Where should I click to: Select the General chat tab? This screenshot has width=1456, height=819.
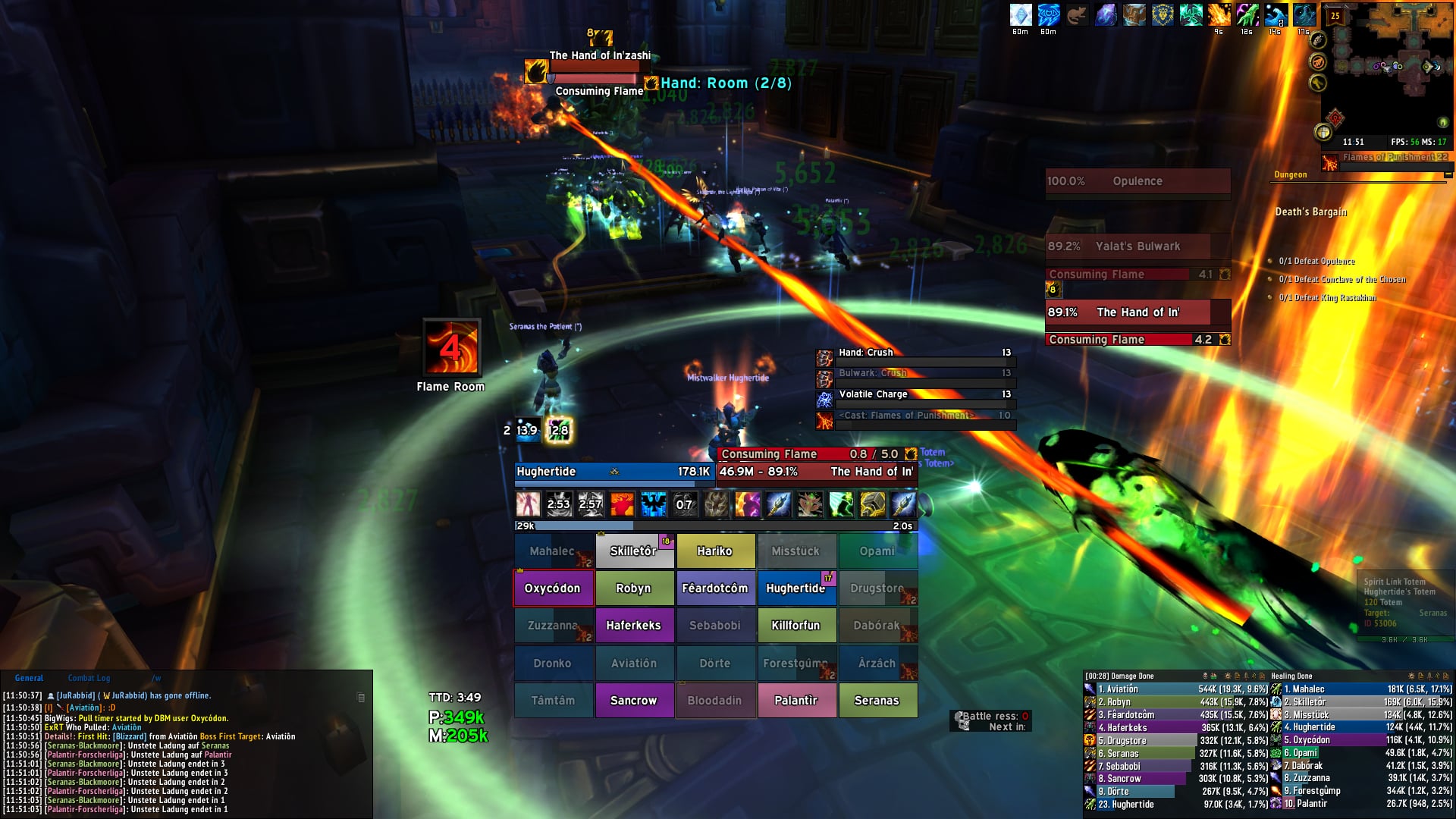(29, 677)
